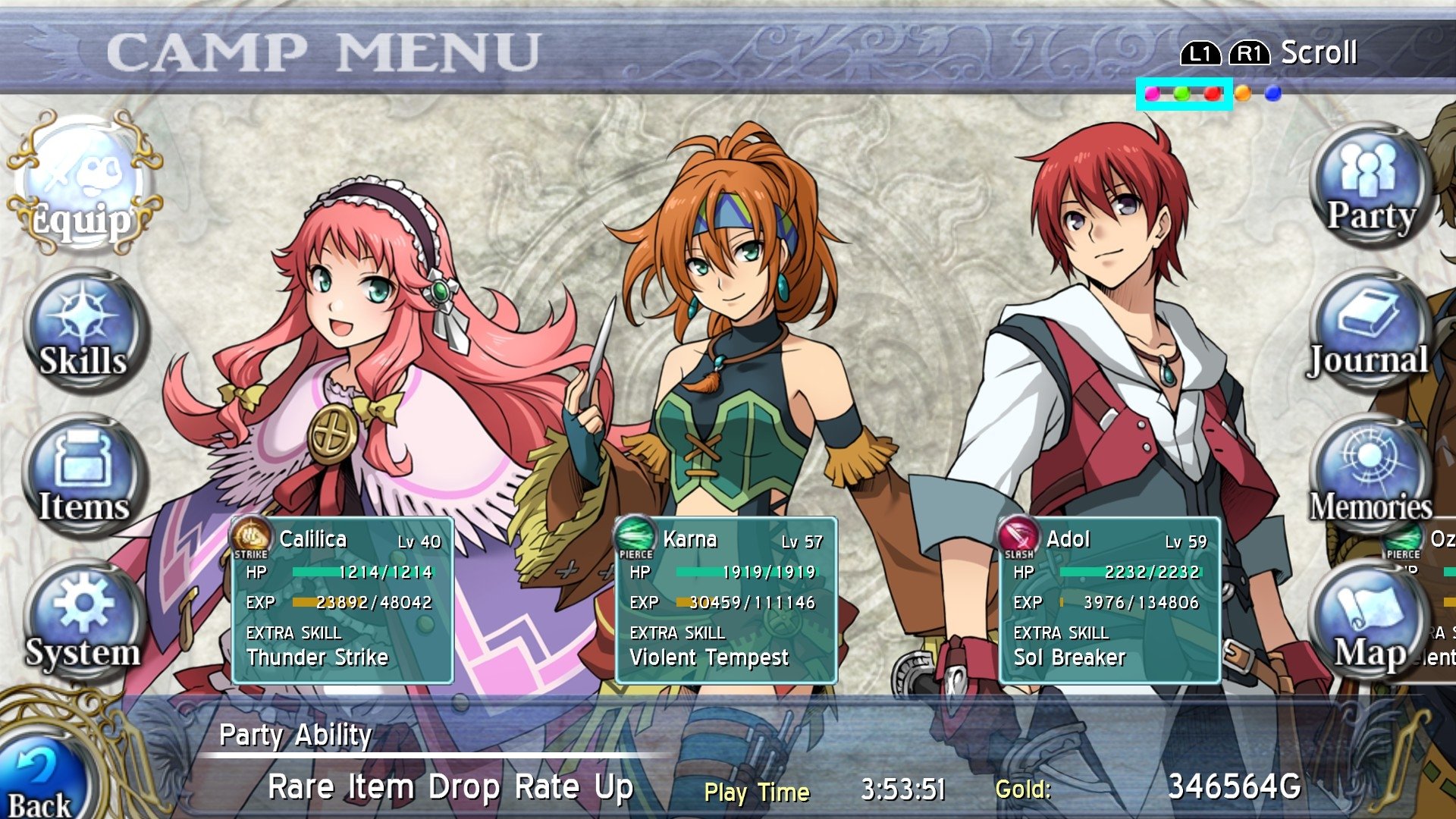Viewport: 1456px width, 819px height.
Task: Toggle the green party member dot
Action: tap(1183, 94)
